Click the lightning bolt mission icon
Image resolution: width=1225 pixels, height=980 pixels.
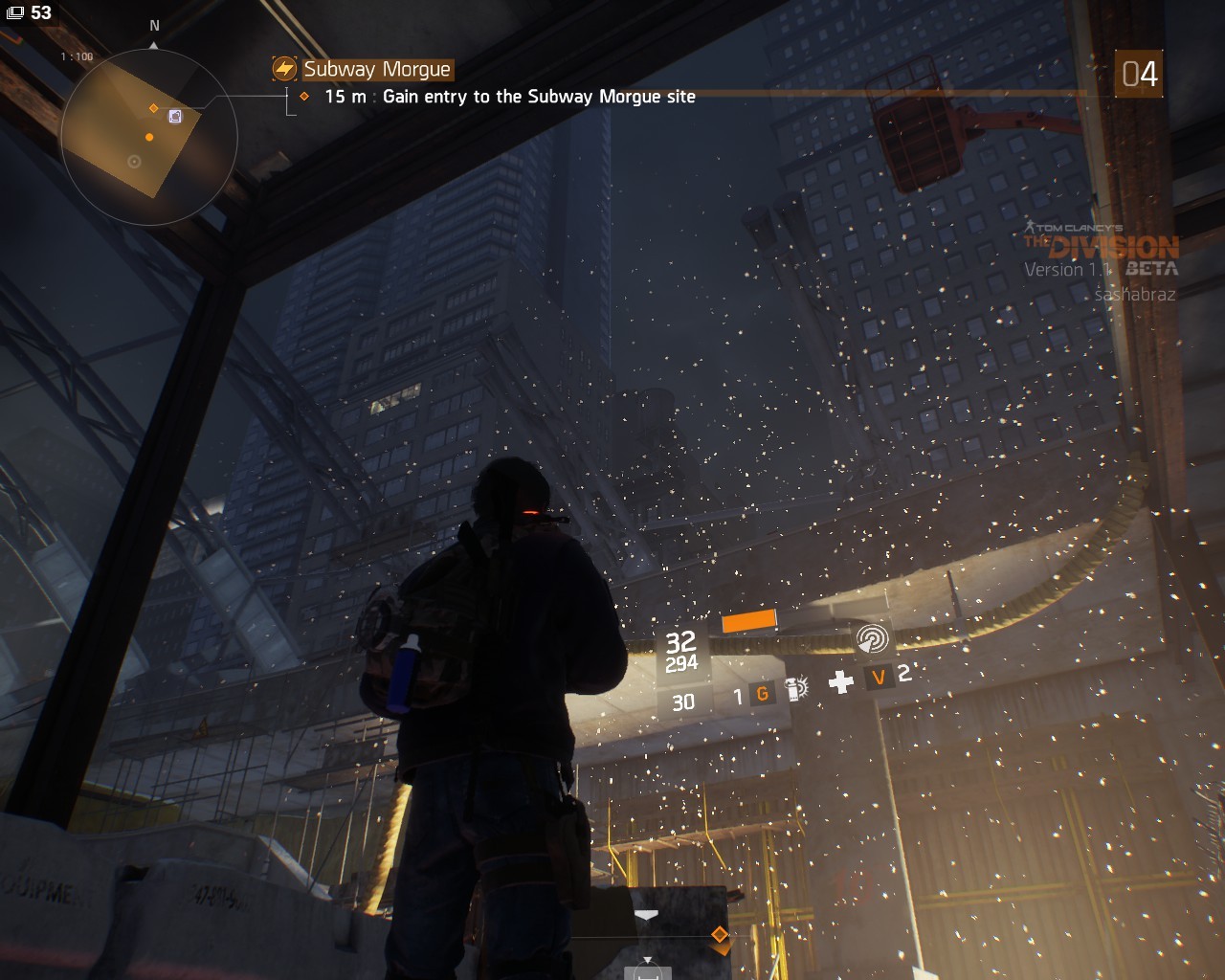pyautogui.click(x=284, y=69)
